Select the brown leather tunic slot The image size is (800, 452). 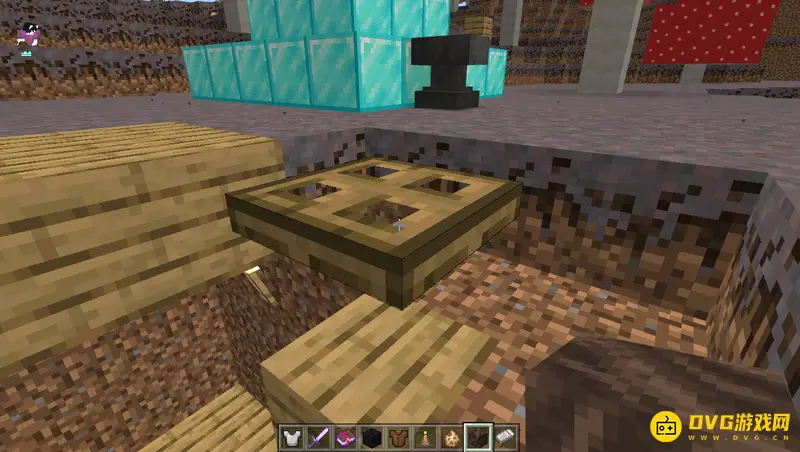click(399, 438)
